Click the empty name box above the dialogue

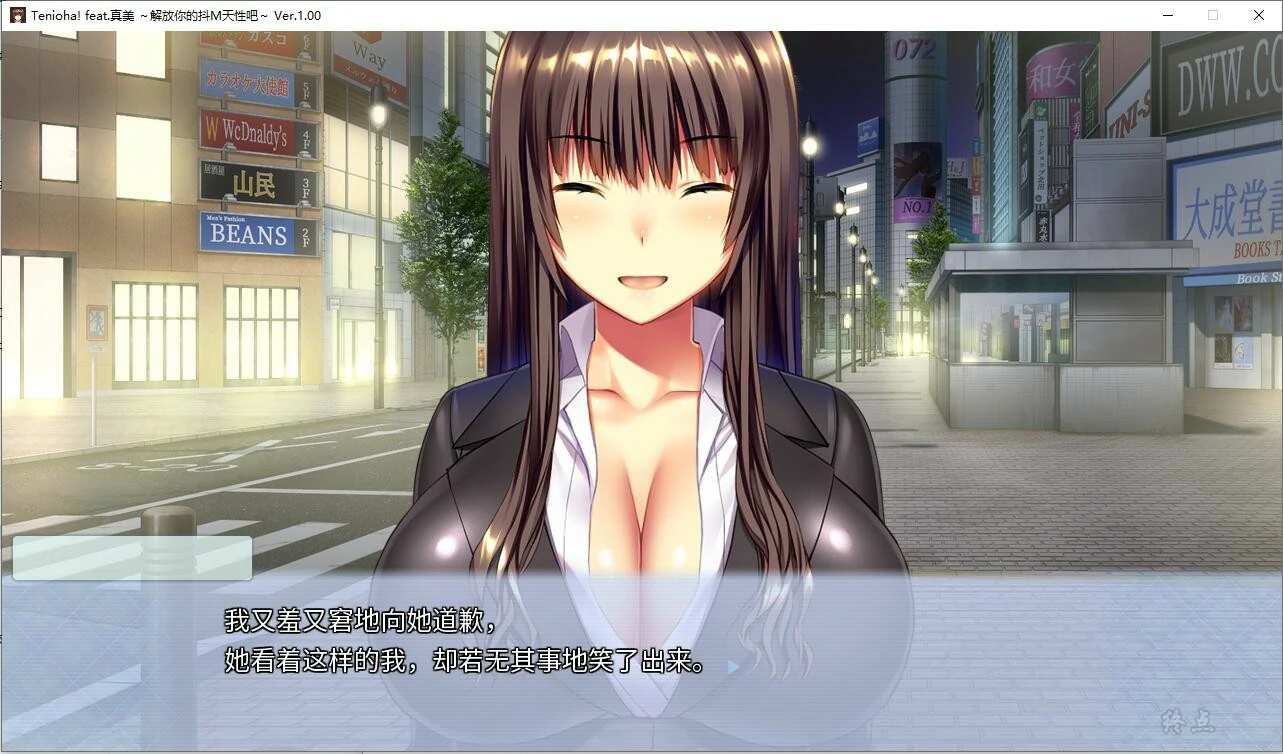135,557
